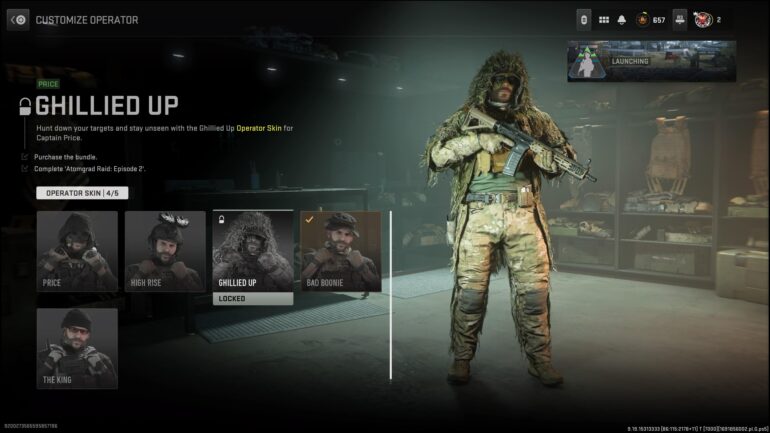Go back from Customize Operator screen
770x433 pixels.
[18, 19]
